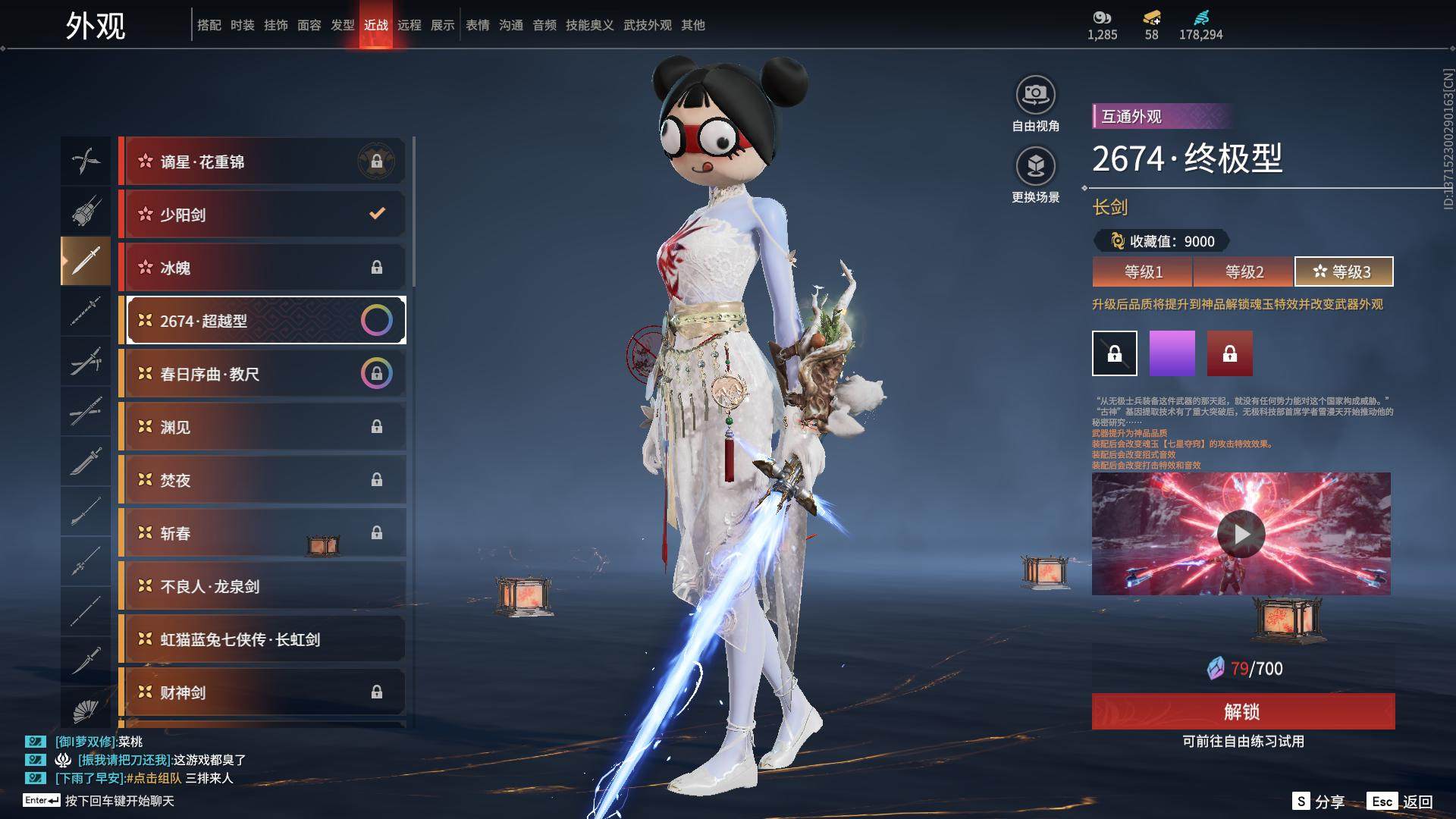Switch weapon level to 等级1
Viewport: 1456px width, 819px height.
1143,271
